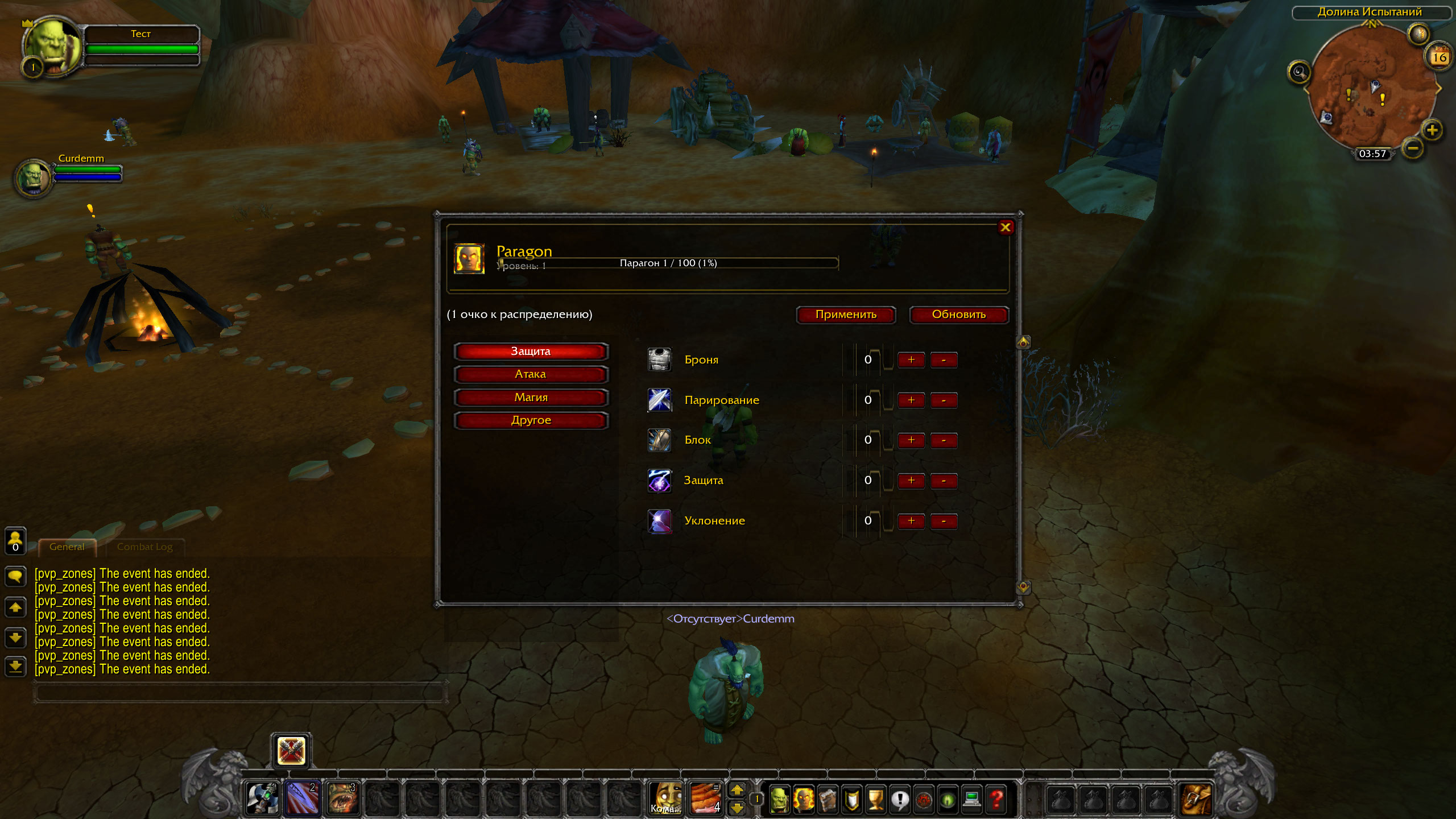Select the Curdemm party member portrait
This screenshot has width=1456, height=819.
34,177
